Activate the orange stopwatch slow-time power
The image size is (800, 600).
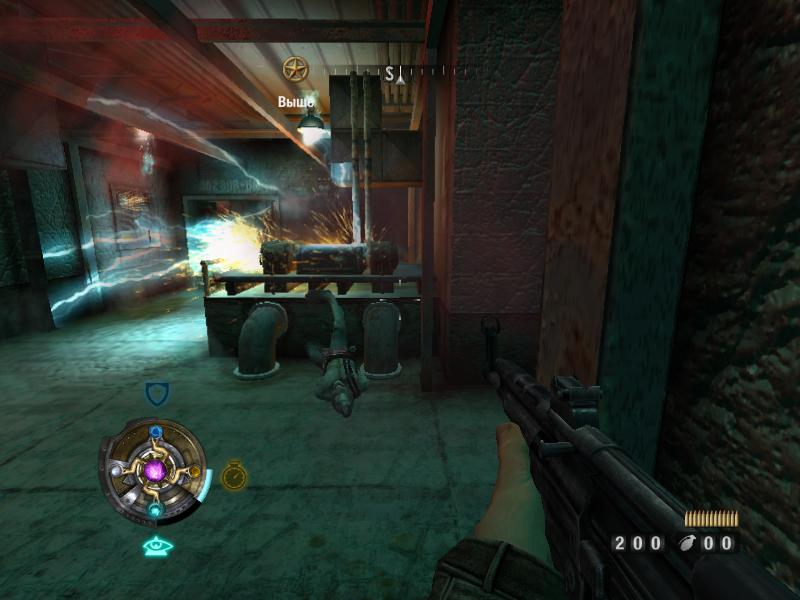234,475
